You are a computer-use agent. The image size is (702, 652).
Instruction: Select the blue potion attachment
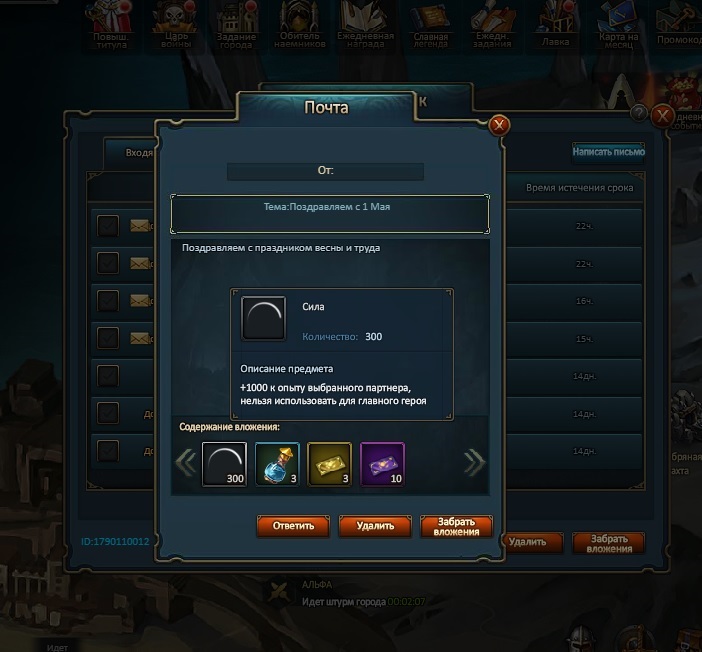pos(277,465)
